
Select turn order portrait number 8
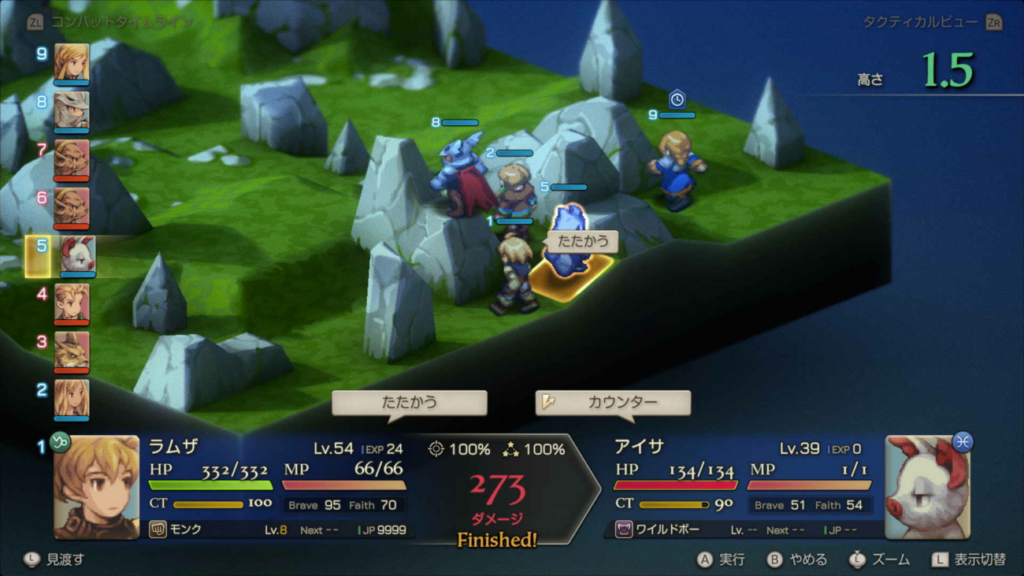pyautogui.click(x=71, y=110)
